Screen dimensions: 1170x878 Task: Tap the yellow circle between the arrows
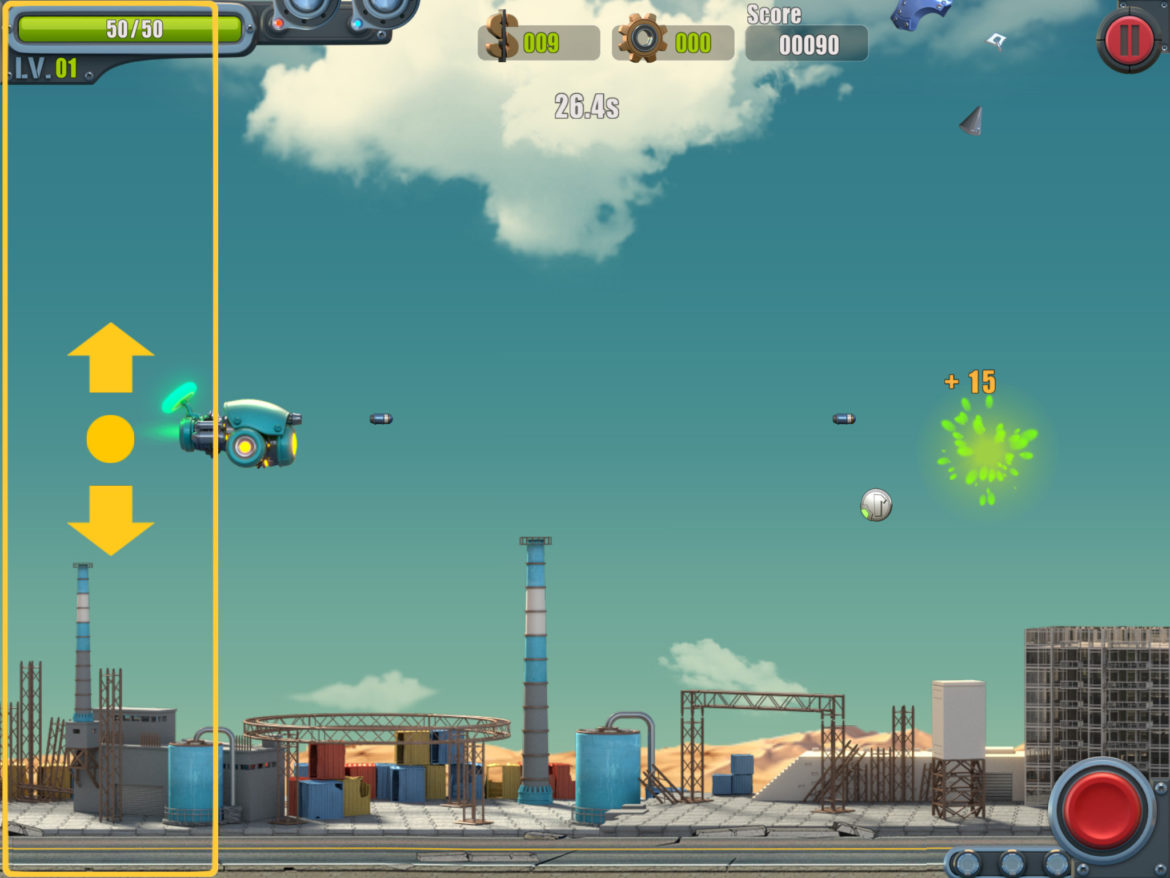(110, 439)
